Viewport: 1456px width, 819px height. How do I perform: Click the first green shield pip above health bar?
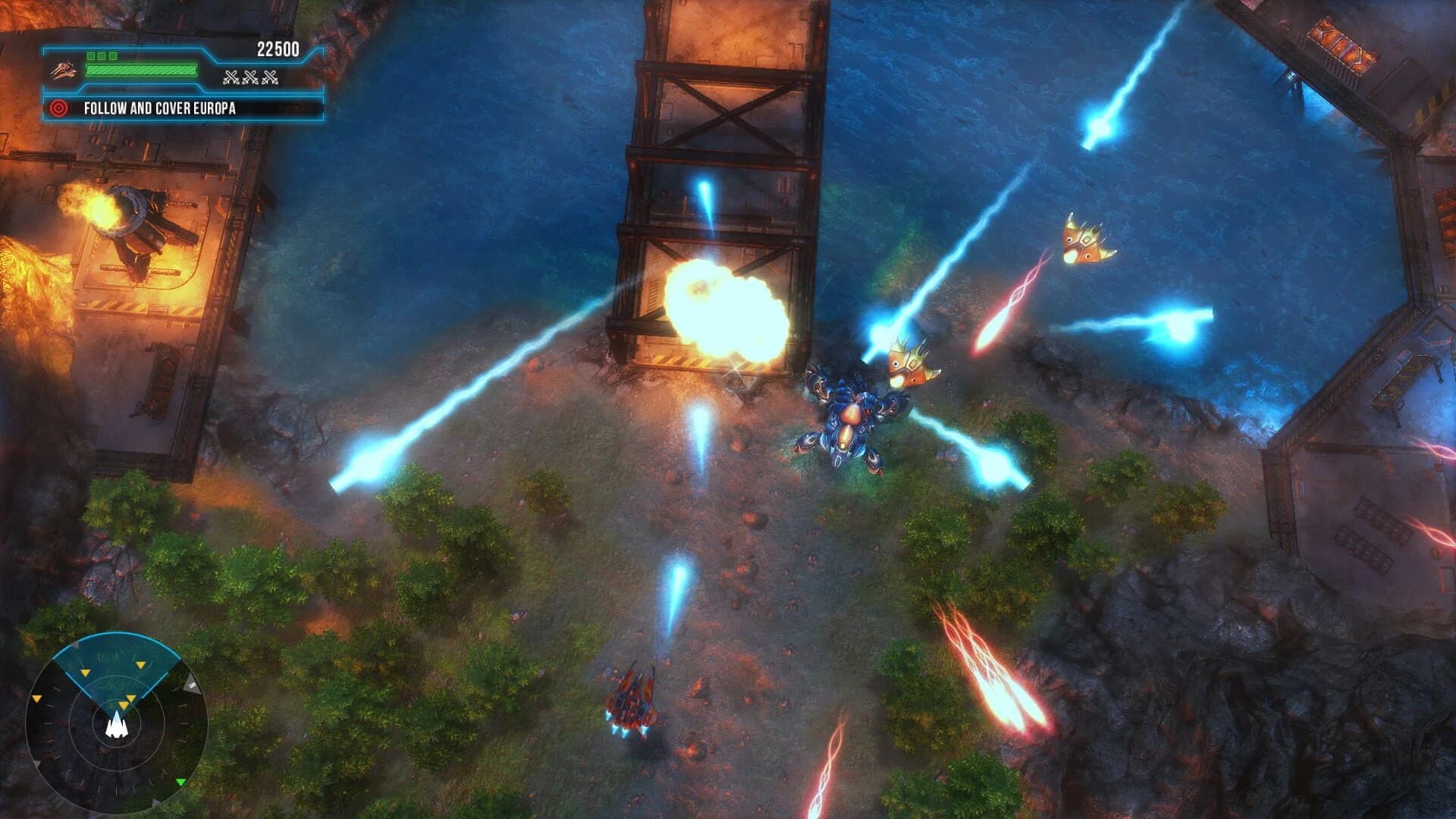point(91,56)
